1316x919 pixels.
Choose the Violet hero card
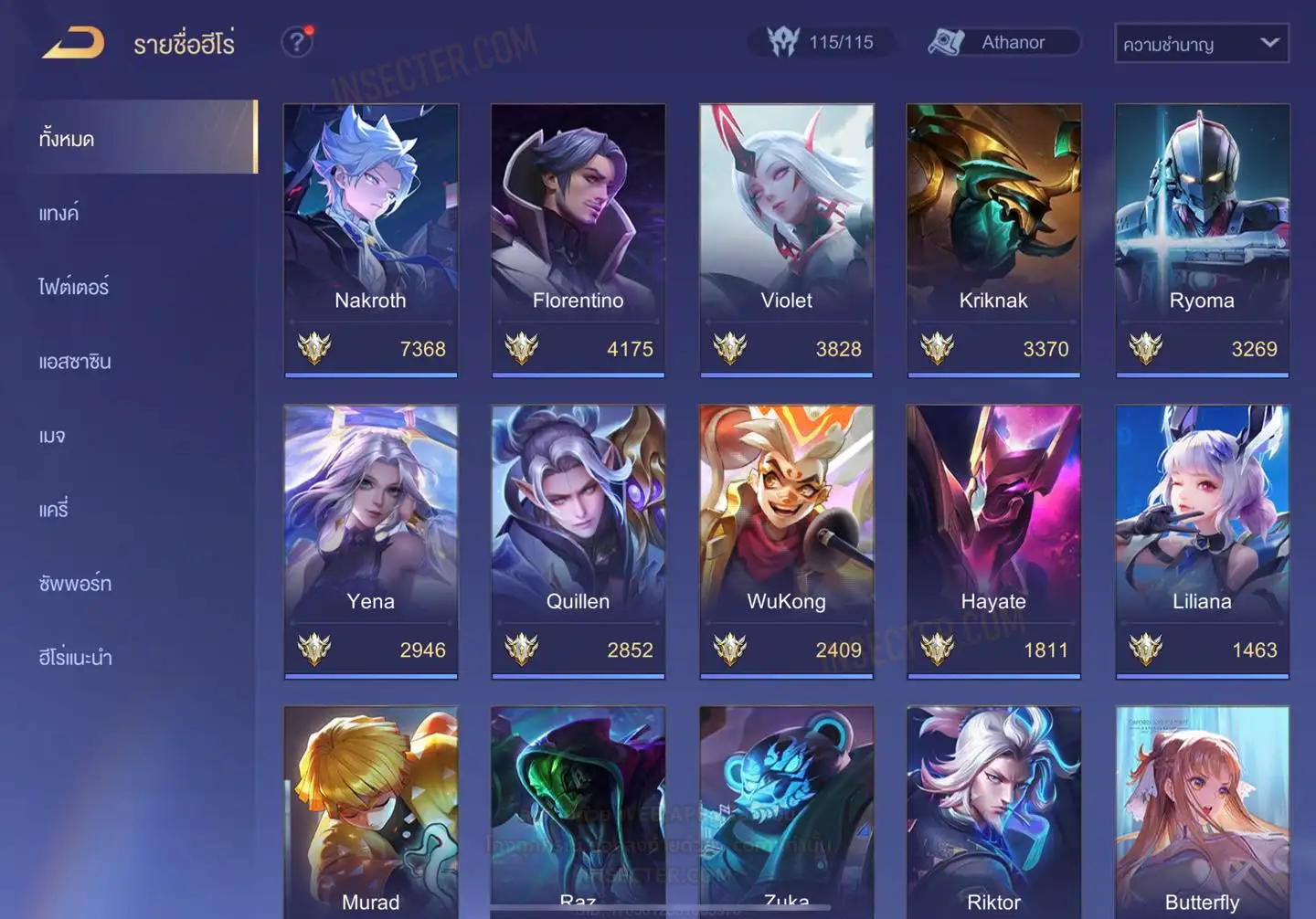coord(786,239)
